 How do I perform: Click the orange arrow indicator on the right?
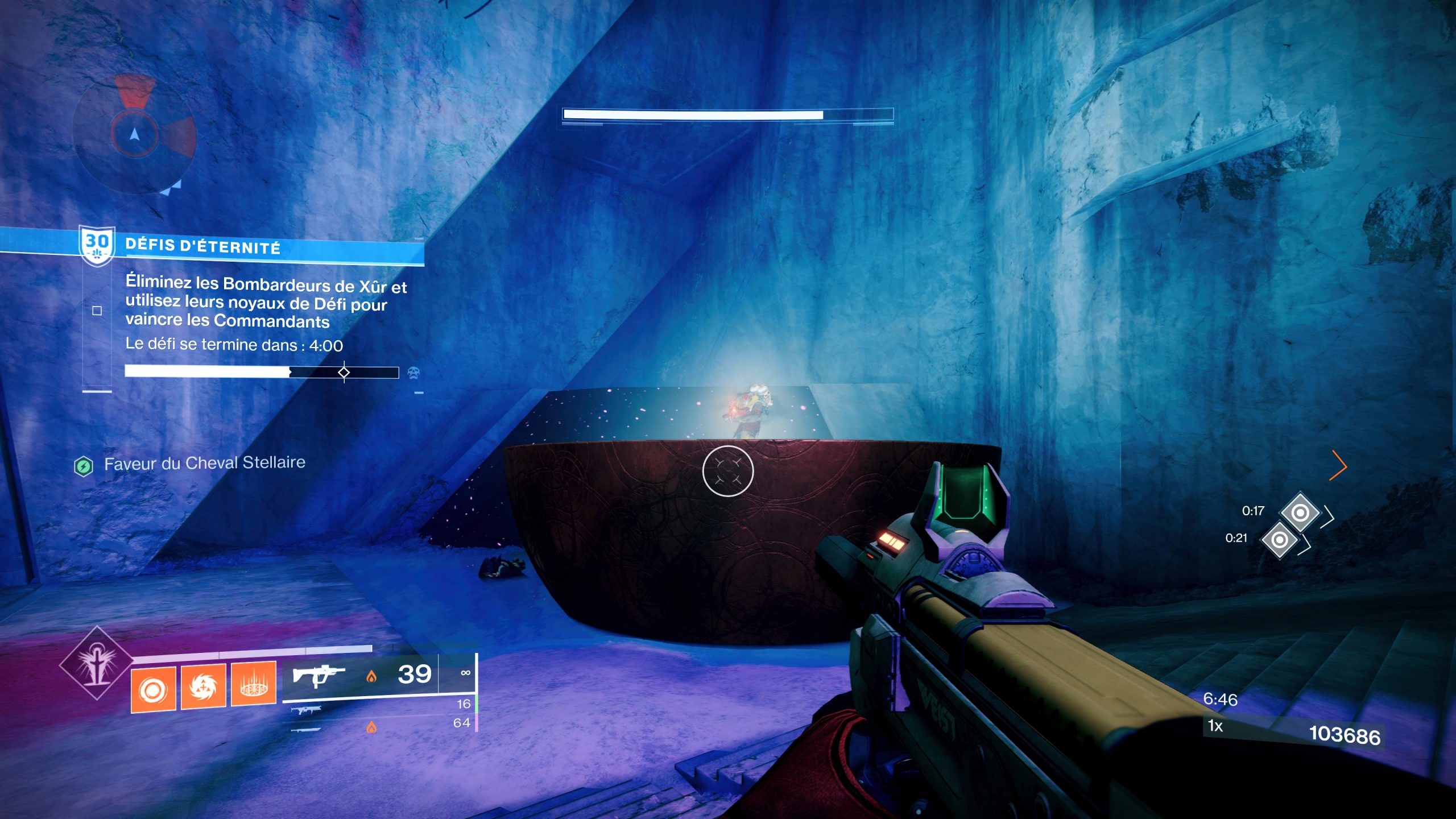[1339, 466]
